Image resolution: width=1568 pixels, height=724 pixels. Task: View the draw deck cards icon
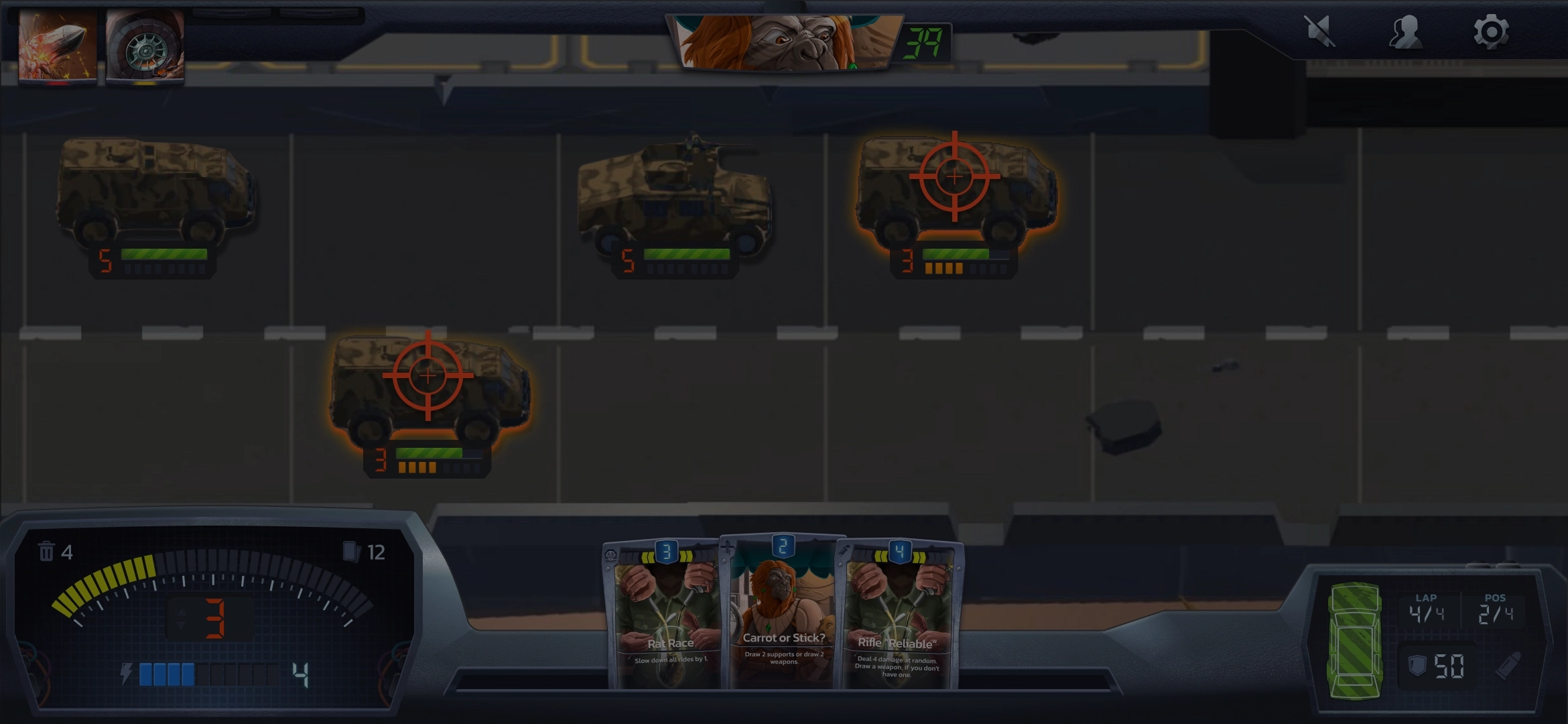pos(351,552)
